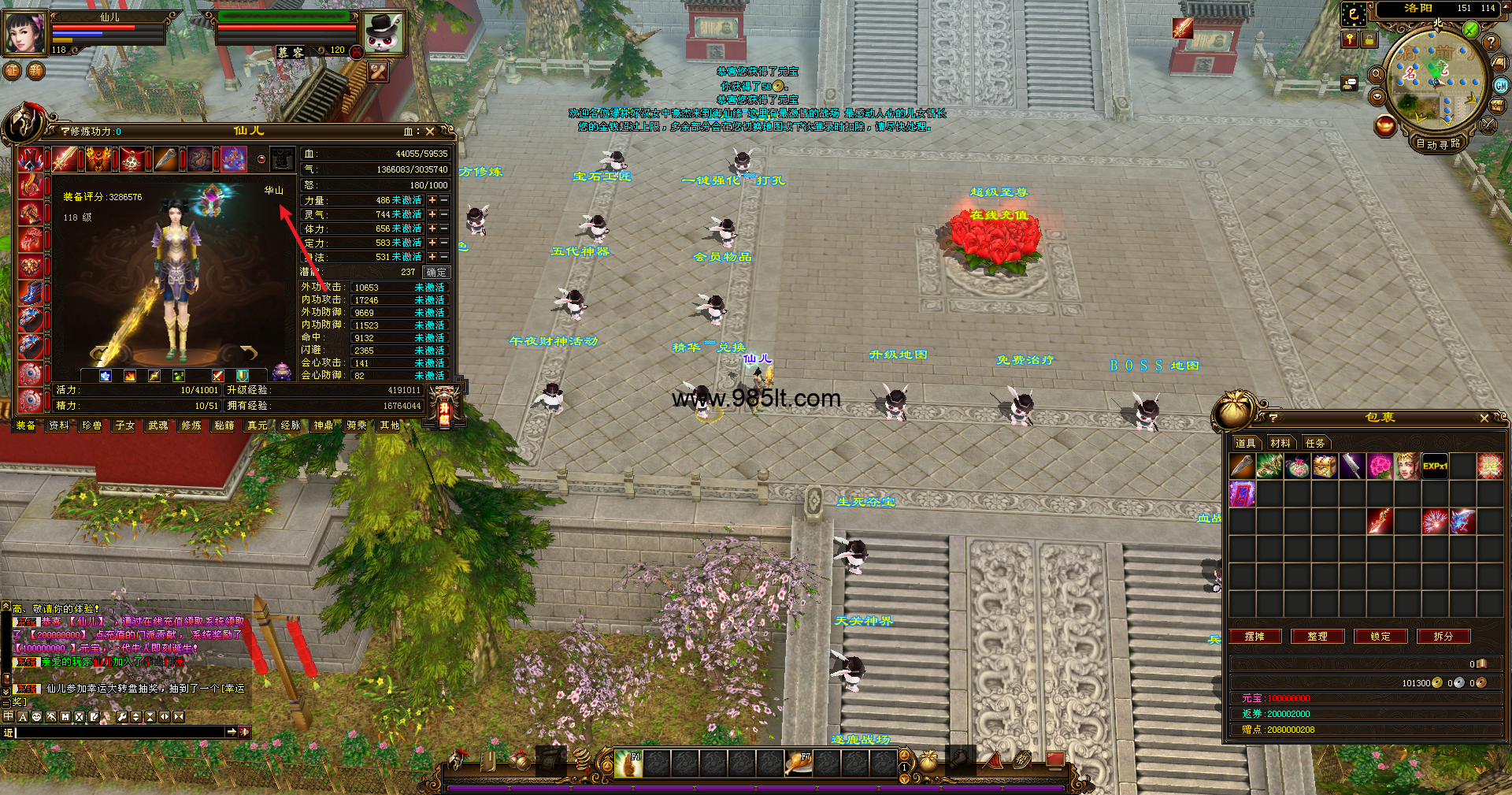Select the equipped blue boots slot
1512x795 pixels.
click(x=31, y=293)
